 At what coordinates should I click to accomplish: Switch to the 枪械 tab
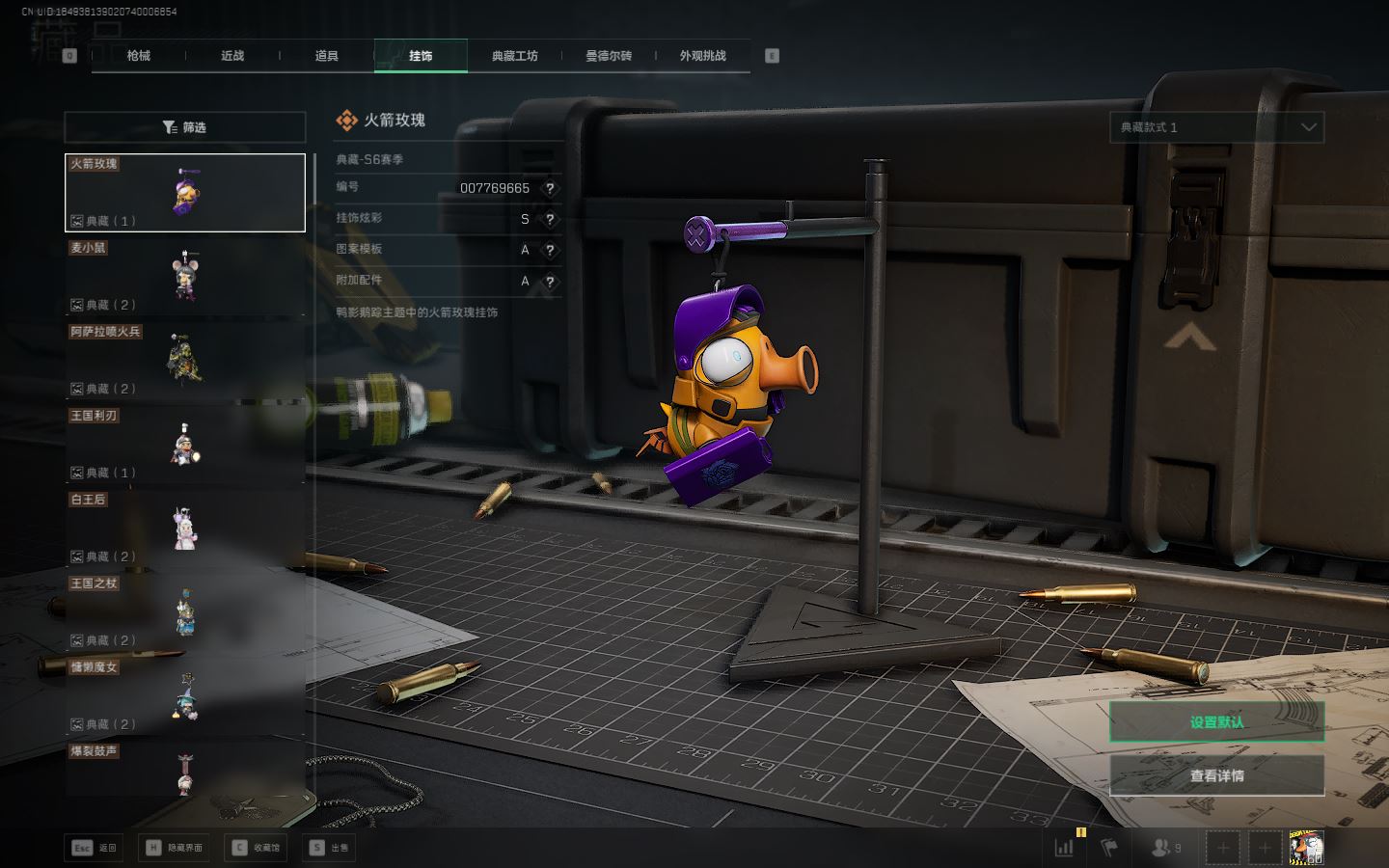point(139,56)
